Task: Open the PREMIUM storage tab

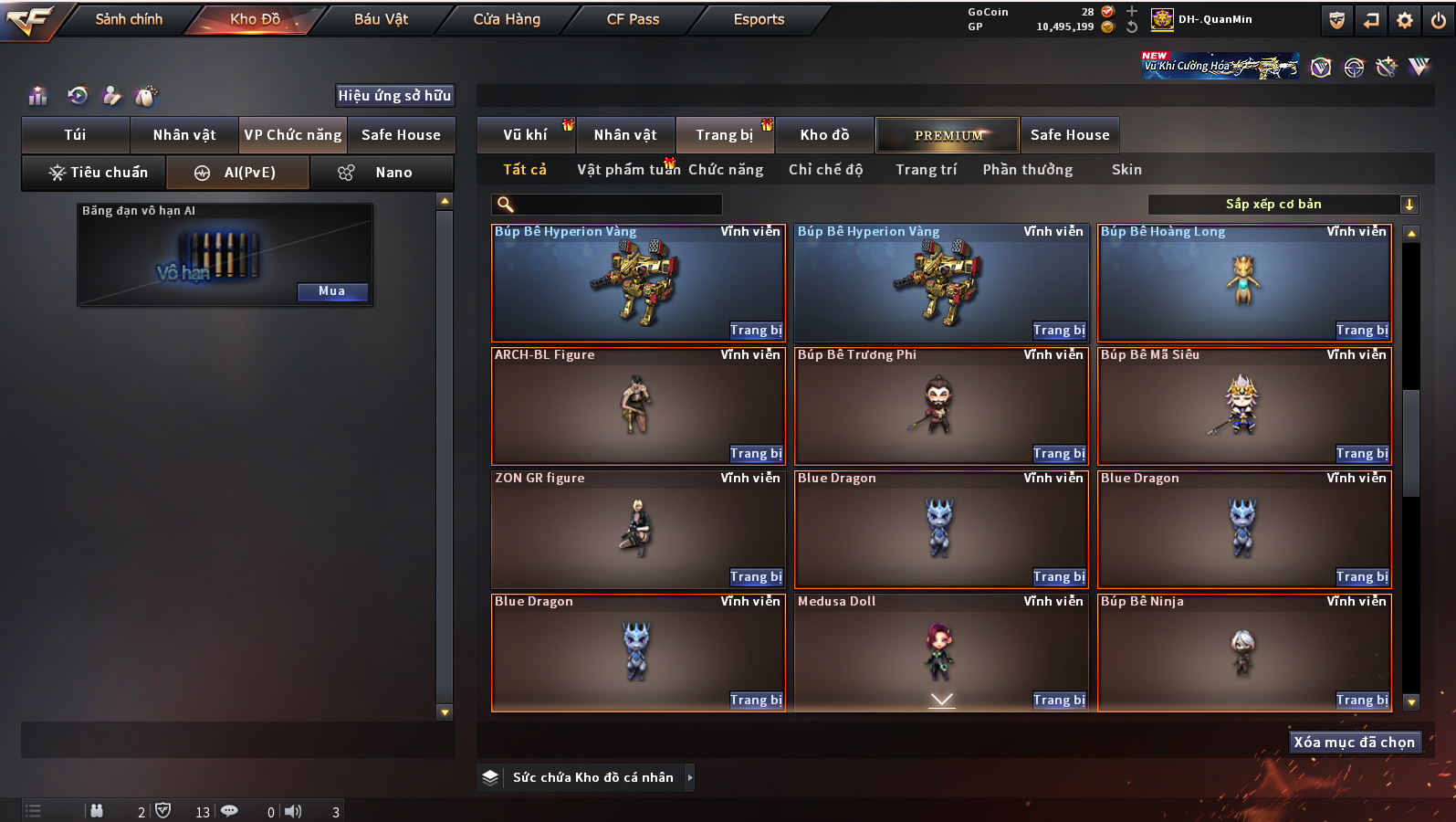Action: tap(948, 135)
